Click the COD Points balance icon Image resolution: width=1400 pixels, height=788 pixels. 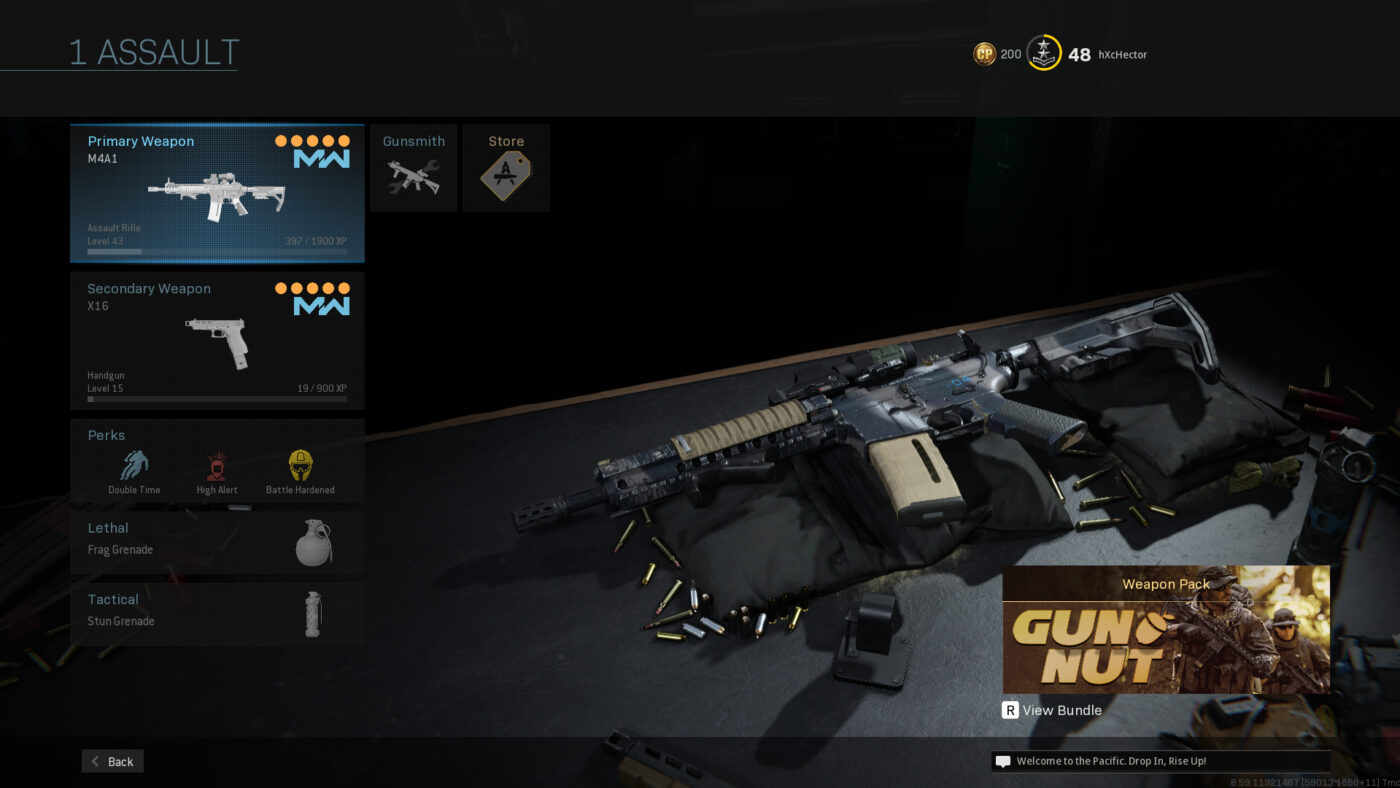point(984,54)
